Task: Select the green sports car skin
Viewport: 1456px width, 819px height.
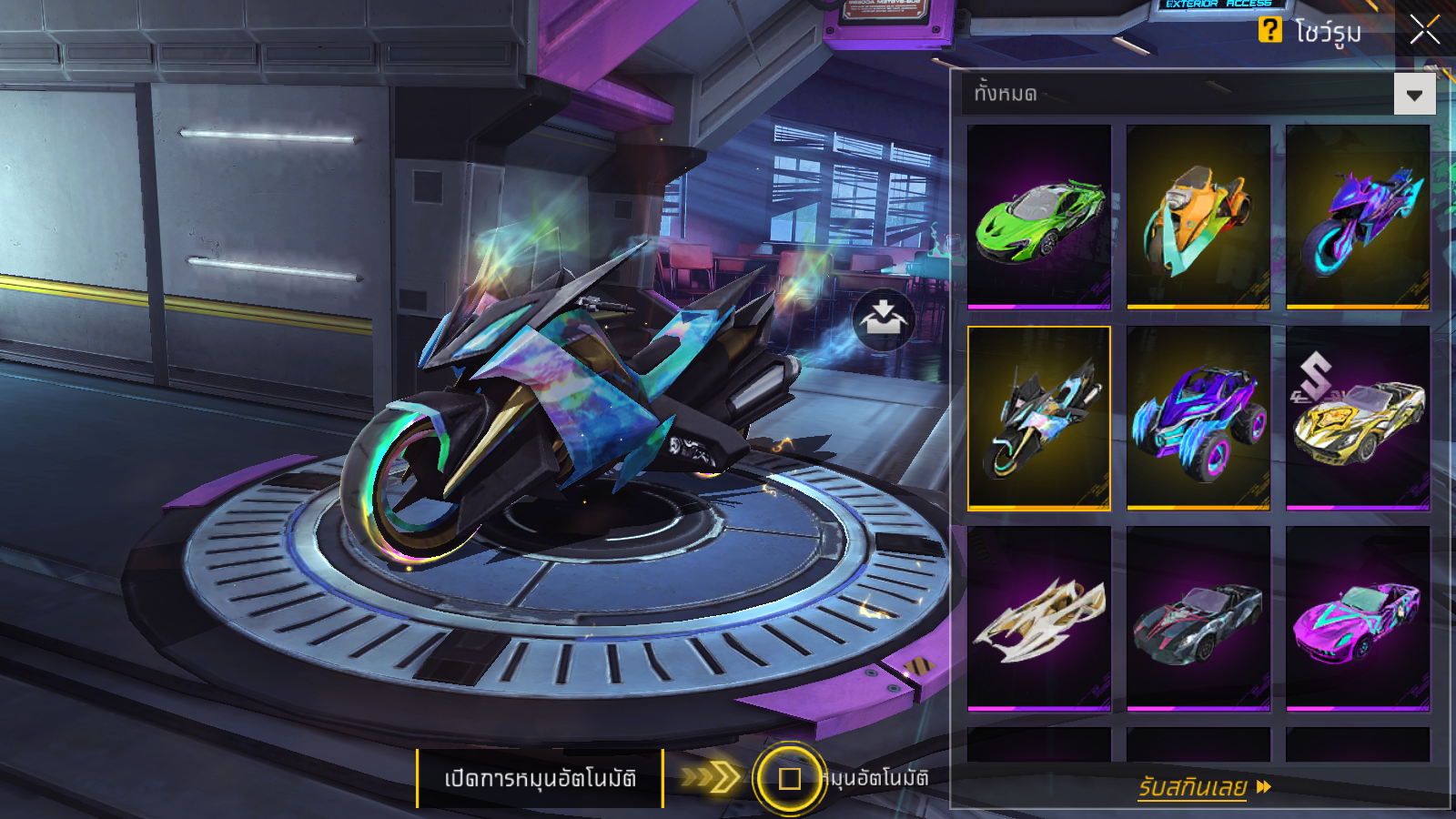Action: tap(1039, 217)
